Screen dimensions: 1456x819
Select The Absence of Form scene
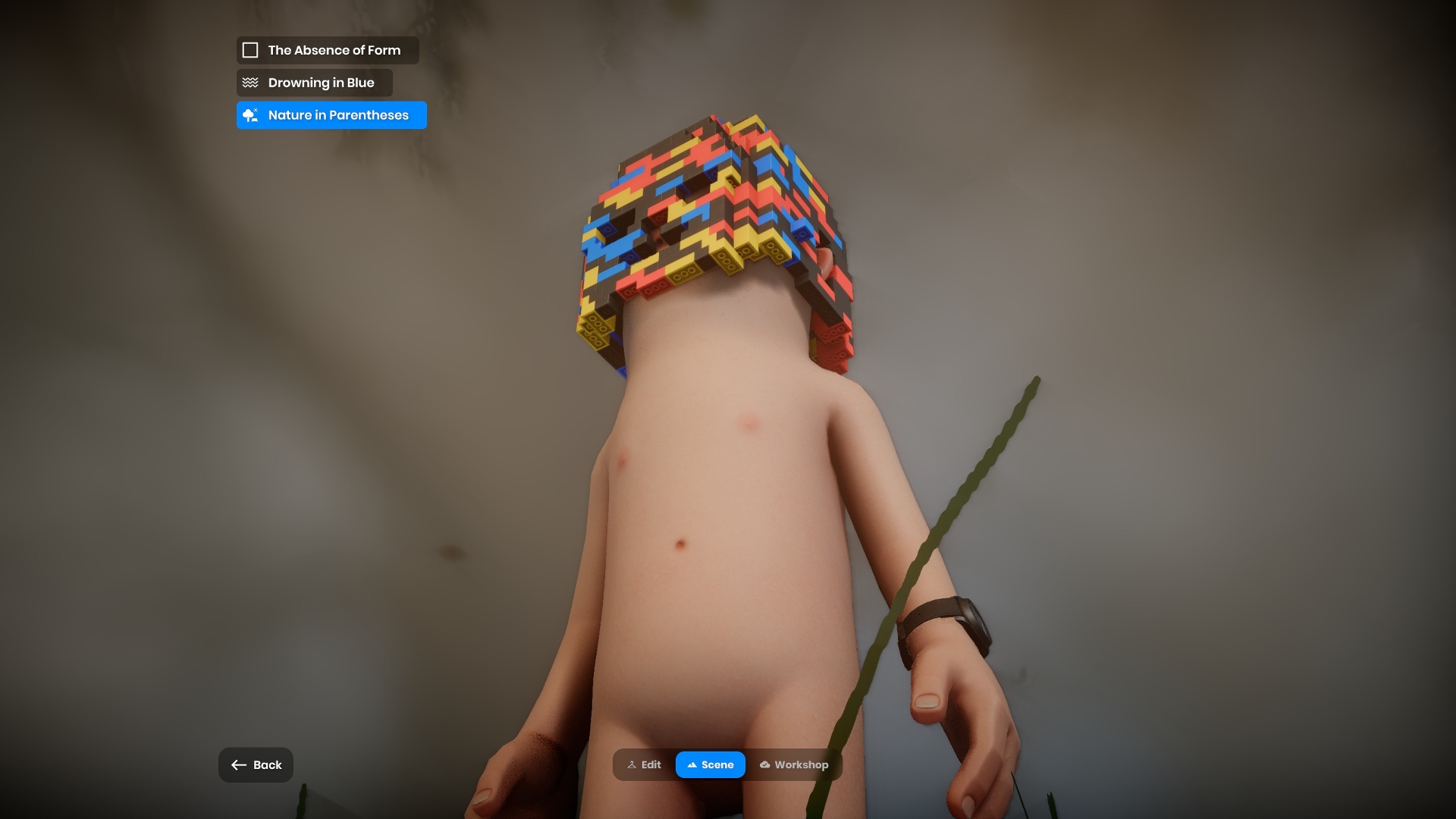(x=327, y=50)
